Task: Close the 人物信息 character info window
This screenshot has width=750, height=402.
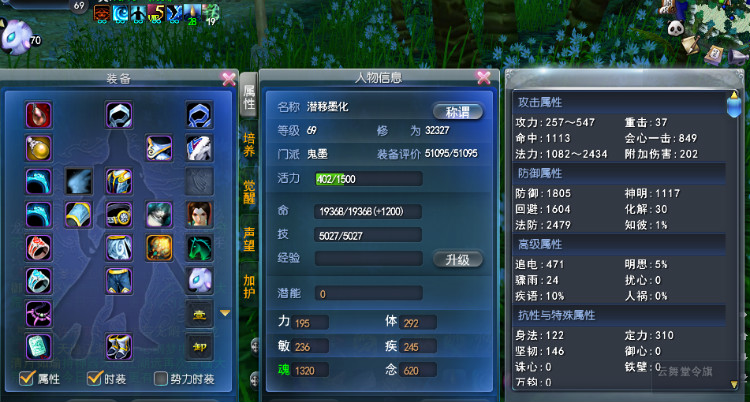Action: (484, 77)
